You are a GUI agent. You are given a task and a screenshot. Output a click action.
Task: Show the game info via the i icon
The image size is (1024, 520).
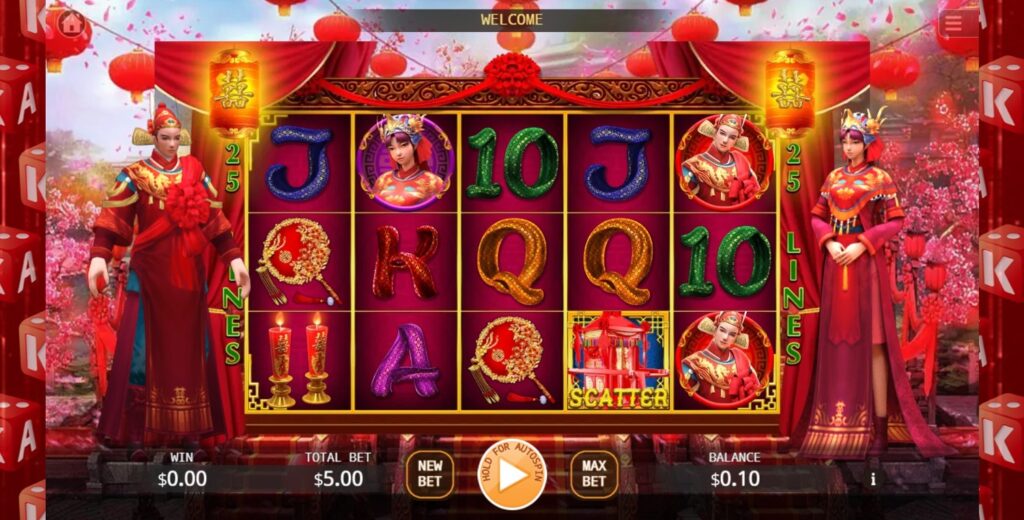point(872,479)
